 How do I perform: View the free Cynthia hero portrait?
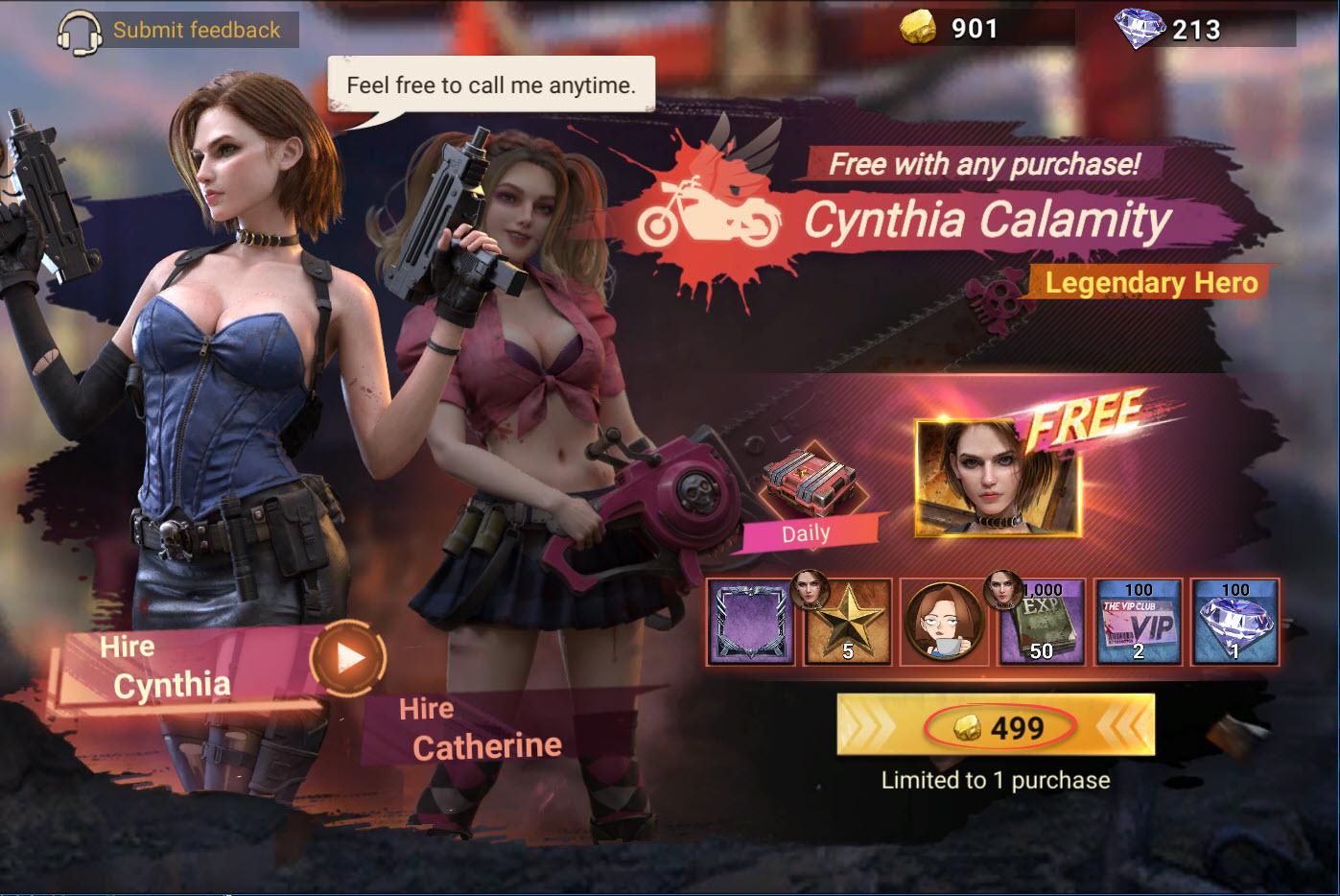pyautogui.click(x=998, y=478)
